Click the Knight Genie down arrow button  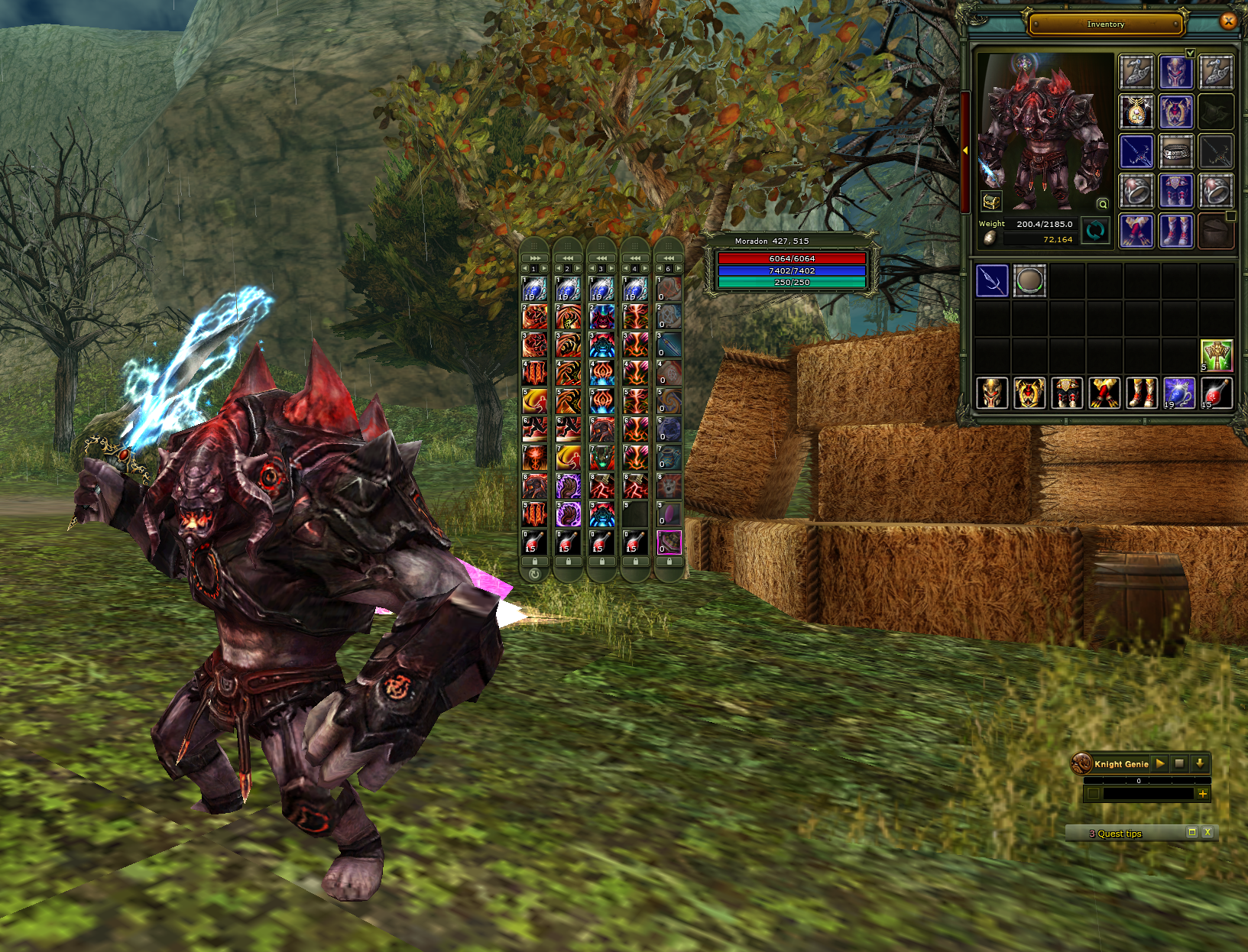coord(1199,763)
